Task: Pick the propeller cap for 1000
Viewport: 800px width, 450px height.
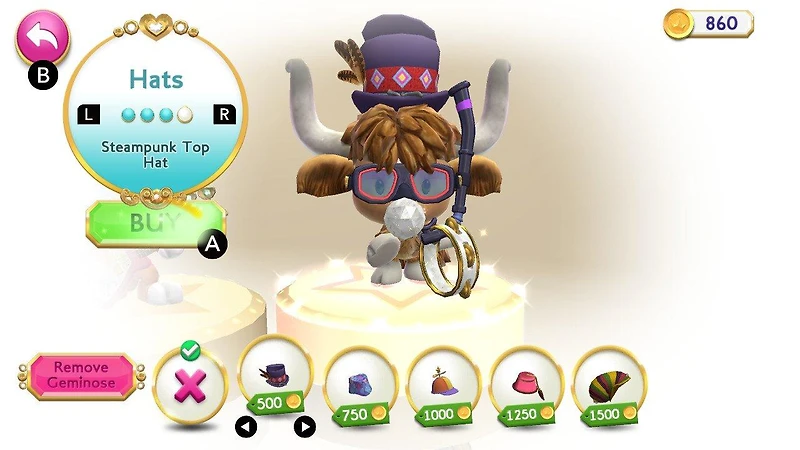Action: pos(443,381)
